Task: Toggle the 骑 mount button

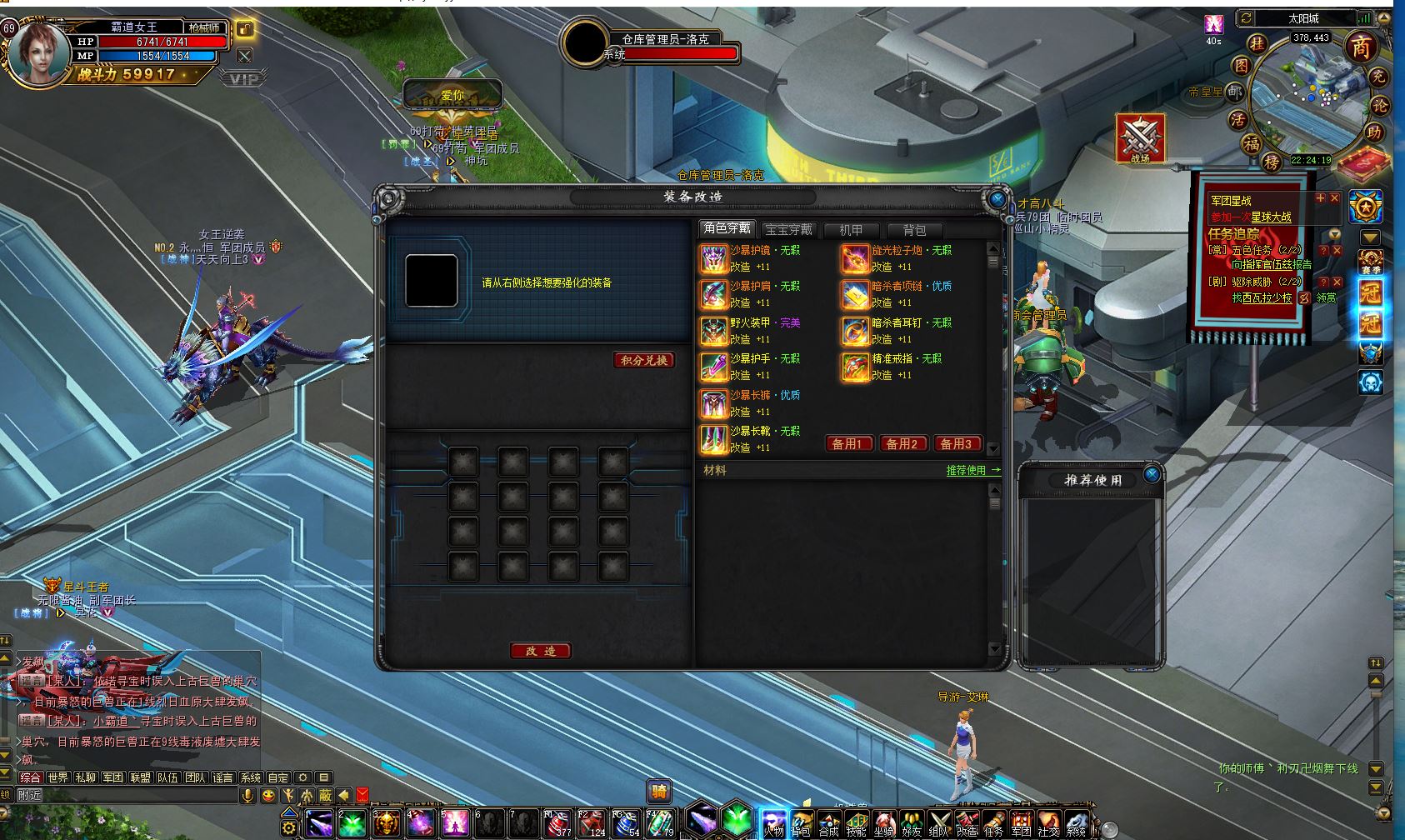Action: (659, 792)
